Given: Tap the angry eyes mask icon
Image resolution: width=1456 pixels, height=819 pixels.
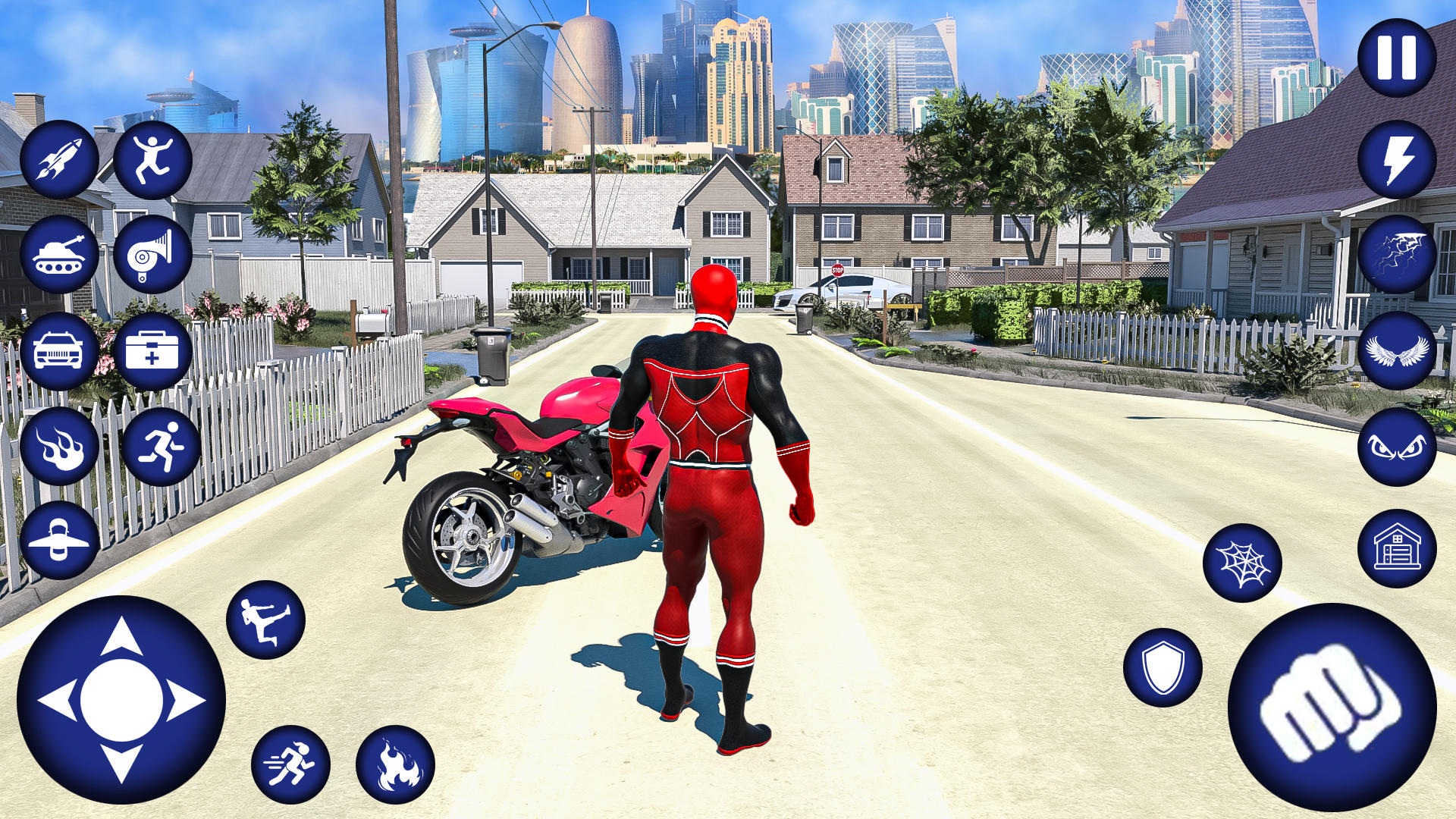Looking at the screenshot, I should click(1398, 447).
